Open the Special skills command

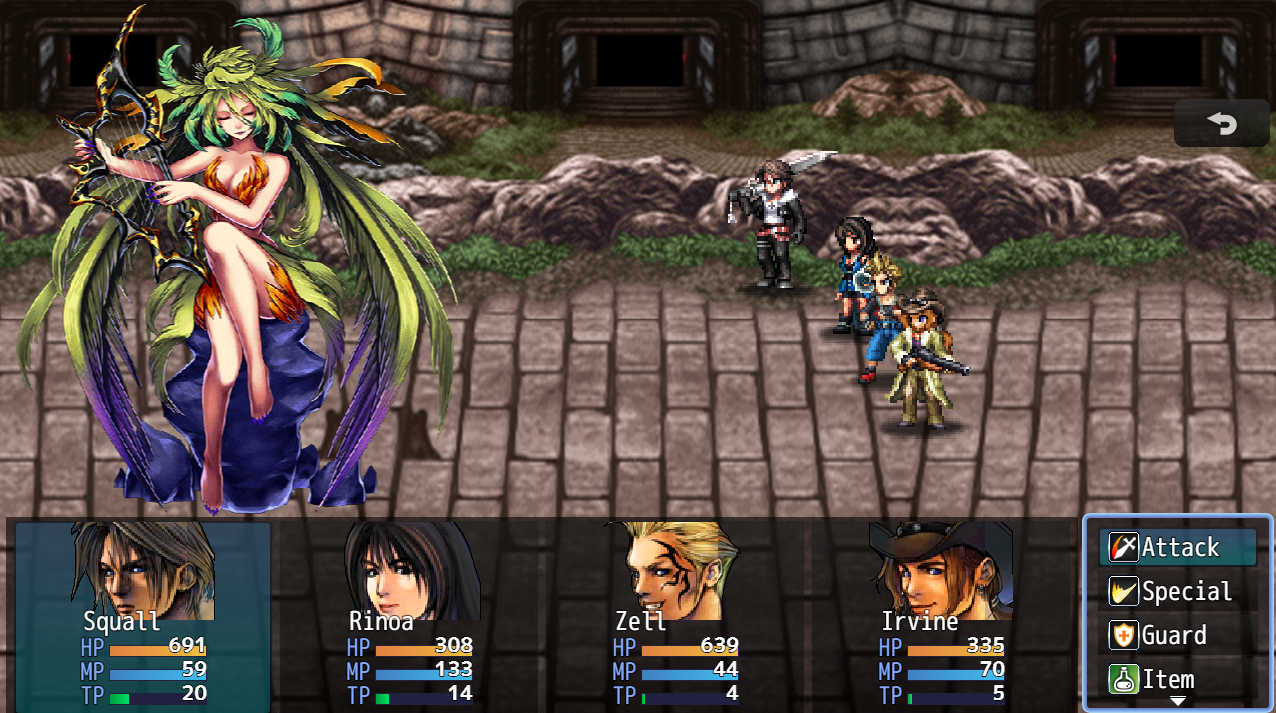[x=1178, y=592]
